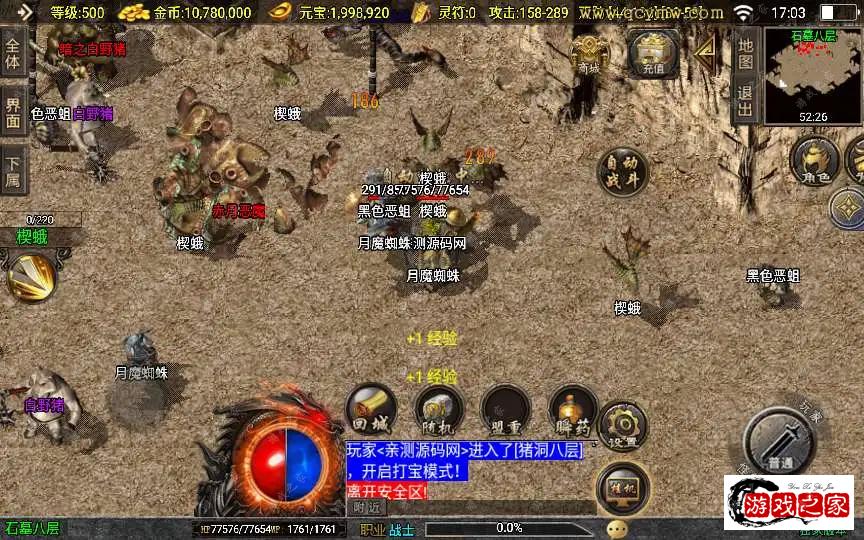Tap the 盟重 teleport slot
Screen dimensions: 864x540
click(505, 407)
